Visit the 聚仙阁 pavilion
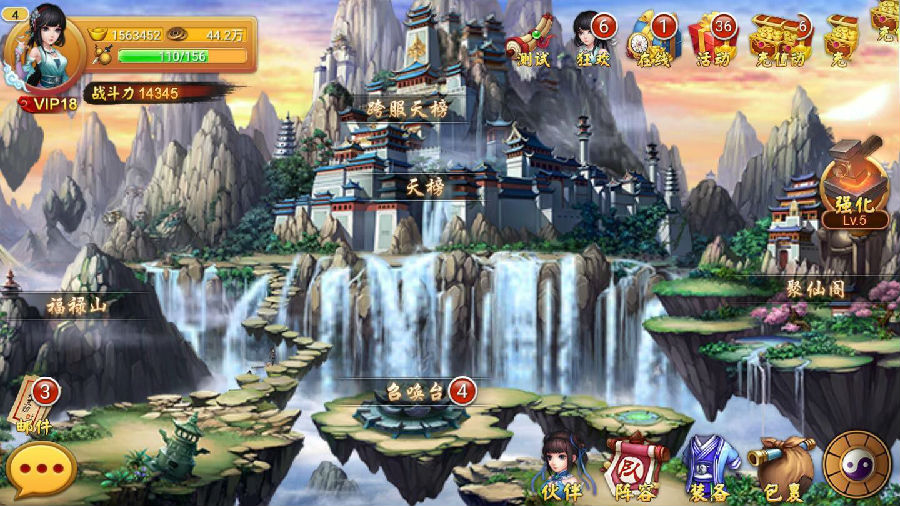Image resolution: width=900 pixels, height=506 pixels. (816, 289)
